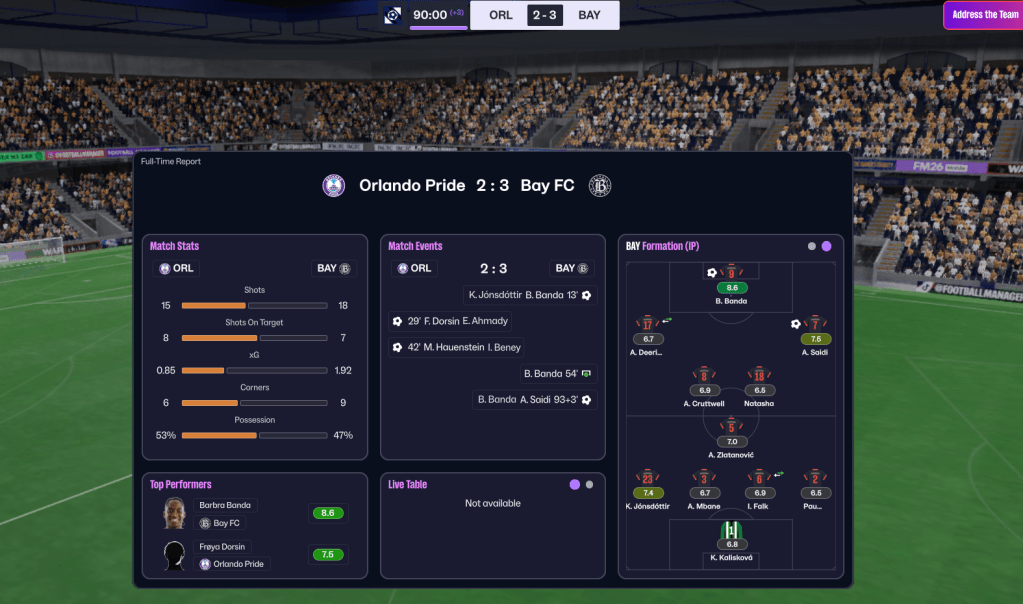The width and height of the screenshot is (1023, 604).
Task: View the 29' F. Dorsin goal event
Action: tap(450, 321)
